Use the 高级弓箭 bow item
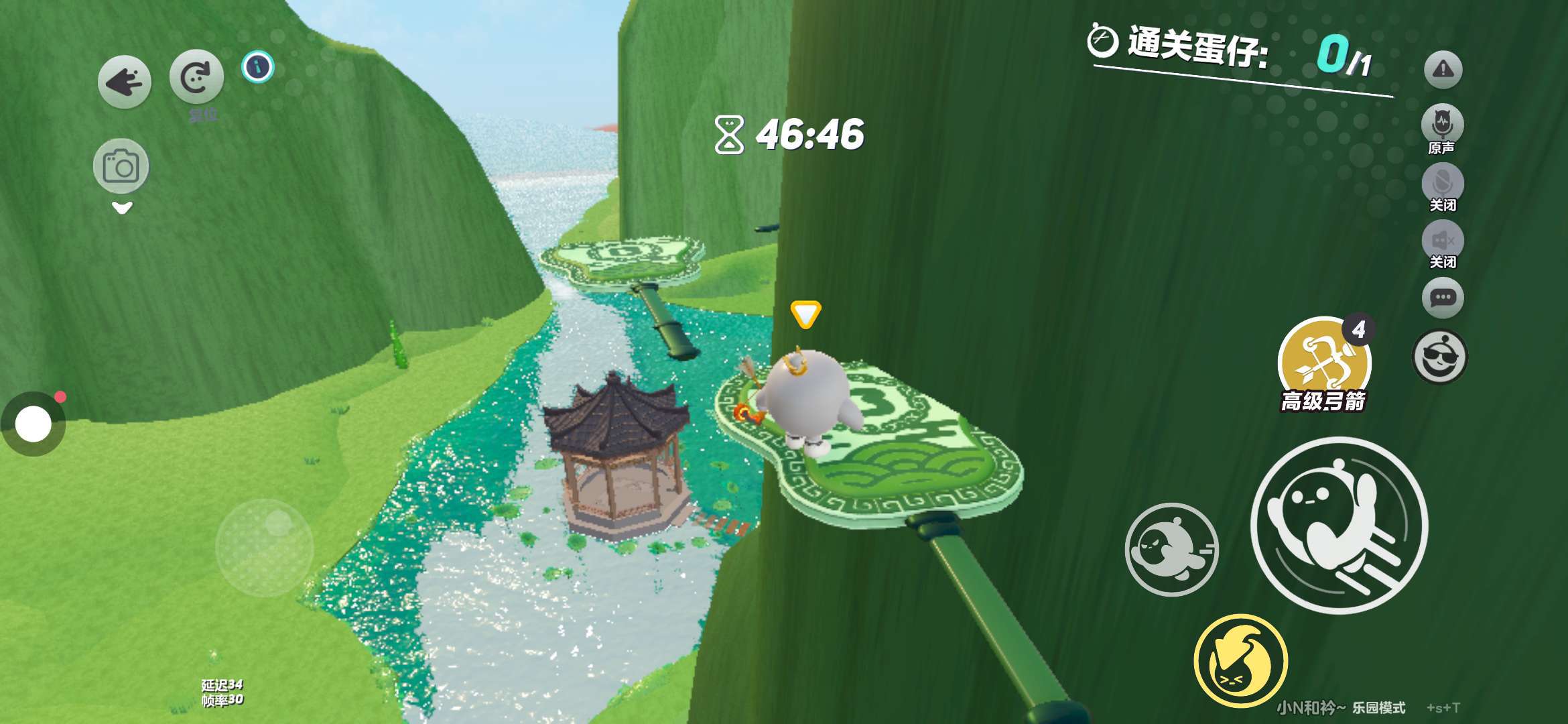1568x724 pixels. 1323,362
